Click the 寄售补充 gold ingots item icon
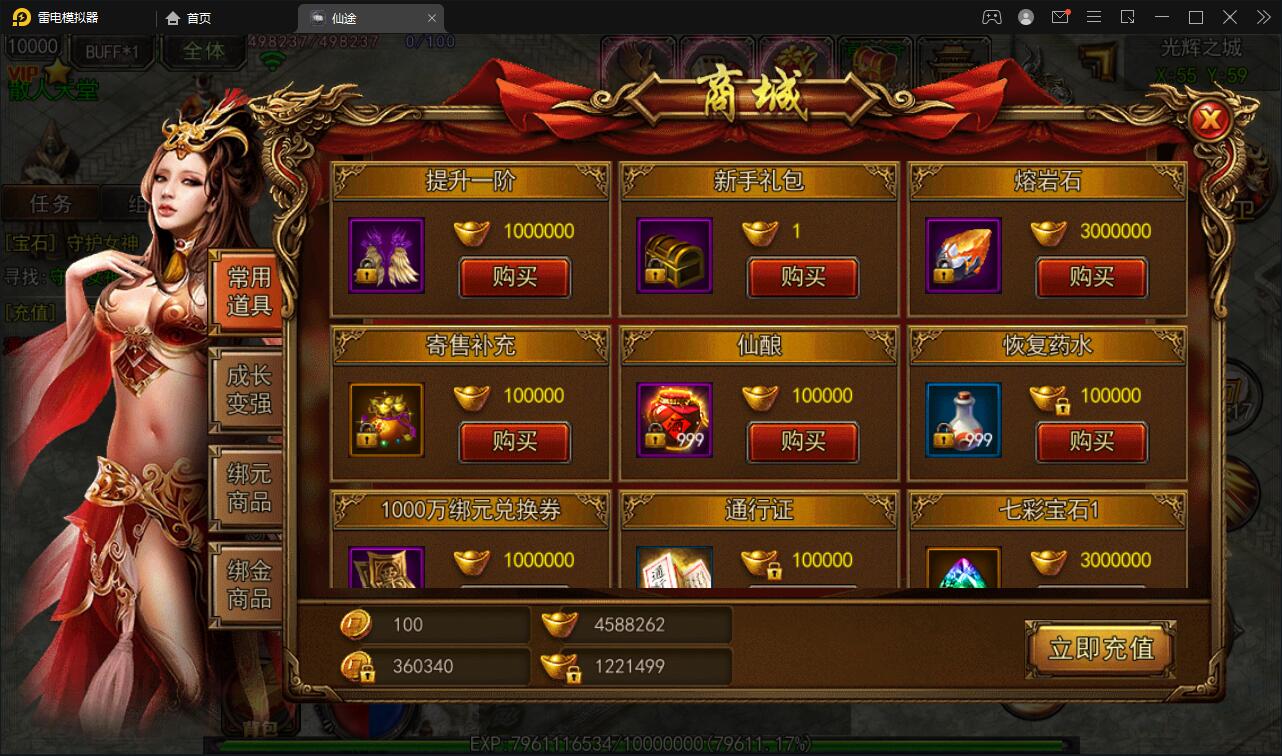 click(x=385, y=420)
